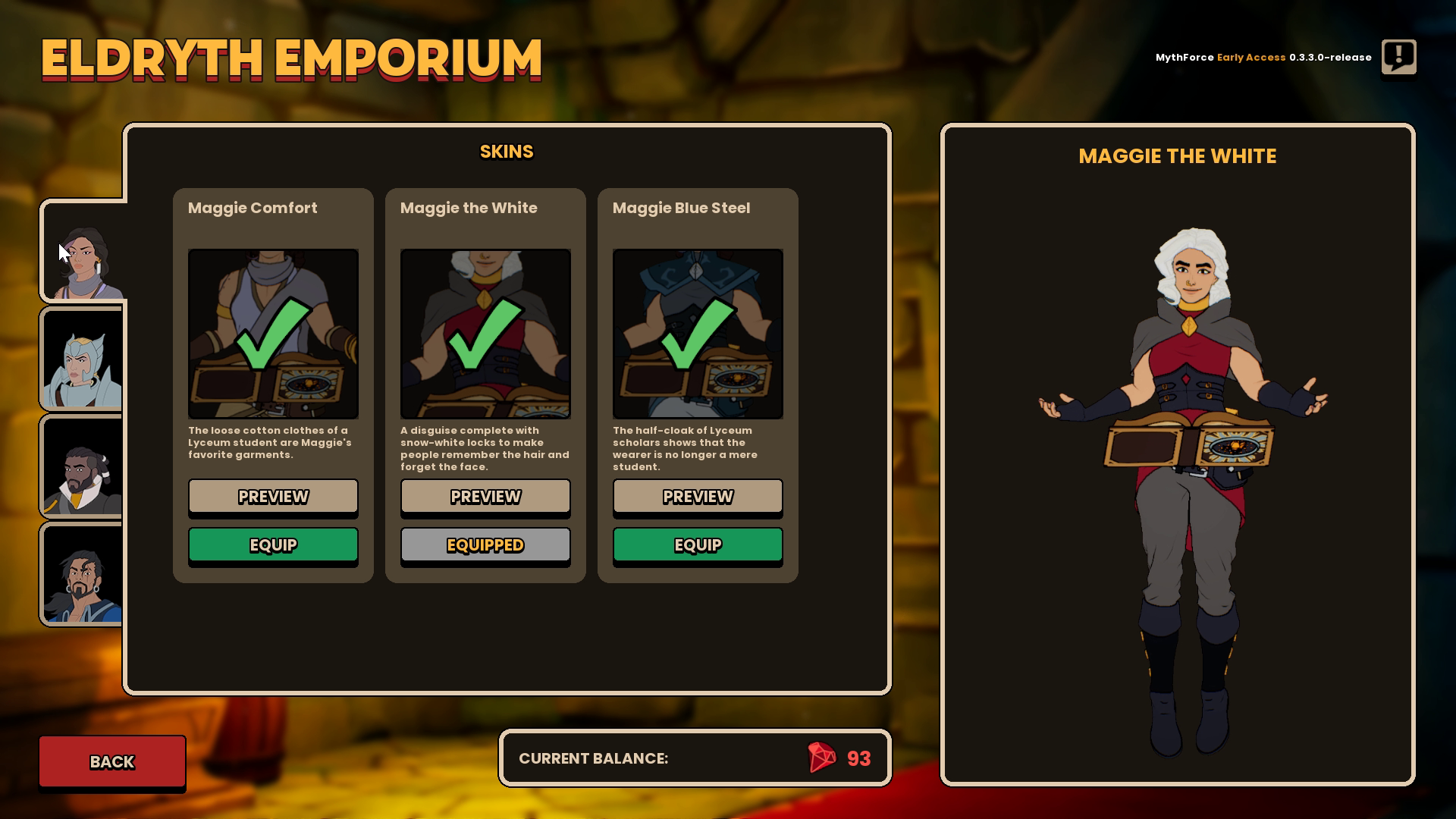Open the feedback report icon top right
The height and width of the screenshot is (819, 1456).
coord(1398,57)
